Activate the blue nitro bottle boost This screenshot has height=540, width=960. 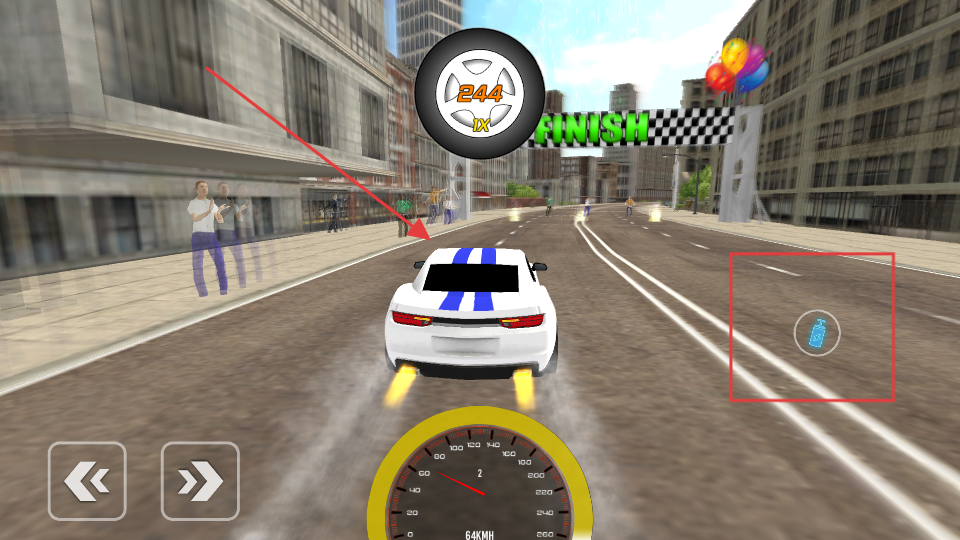pos(817,334)
